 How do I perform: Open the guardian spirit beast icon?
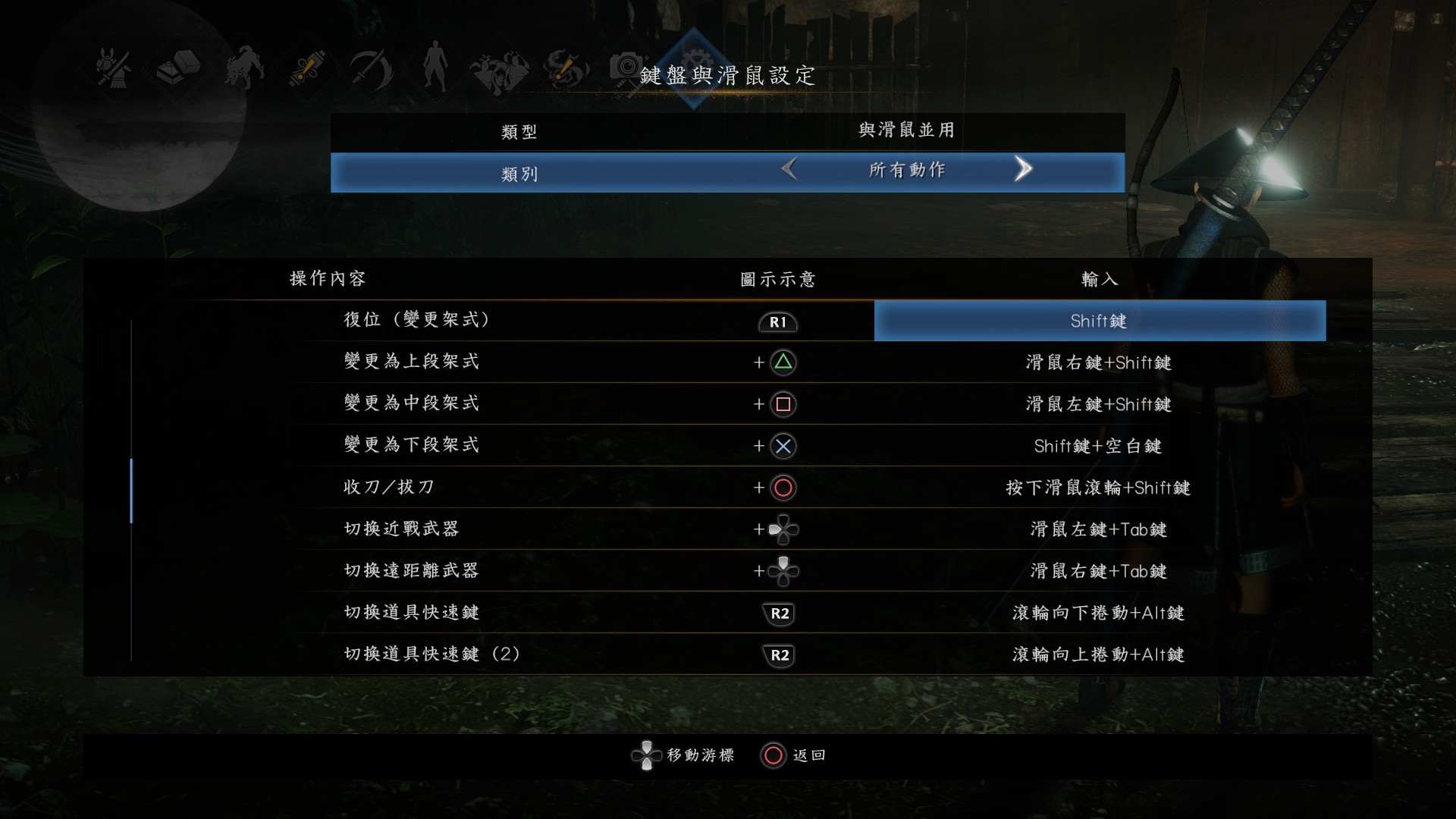[x=243, y=68]
